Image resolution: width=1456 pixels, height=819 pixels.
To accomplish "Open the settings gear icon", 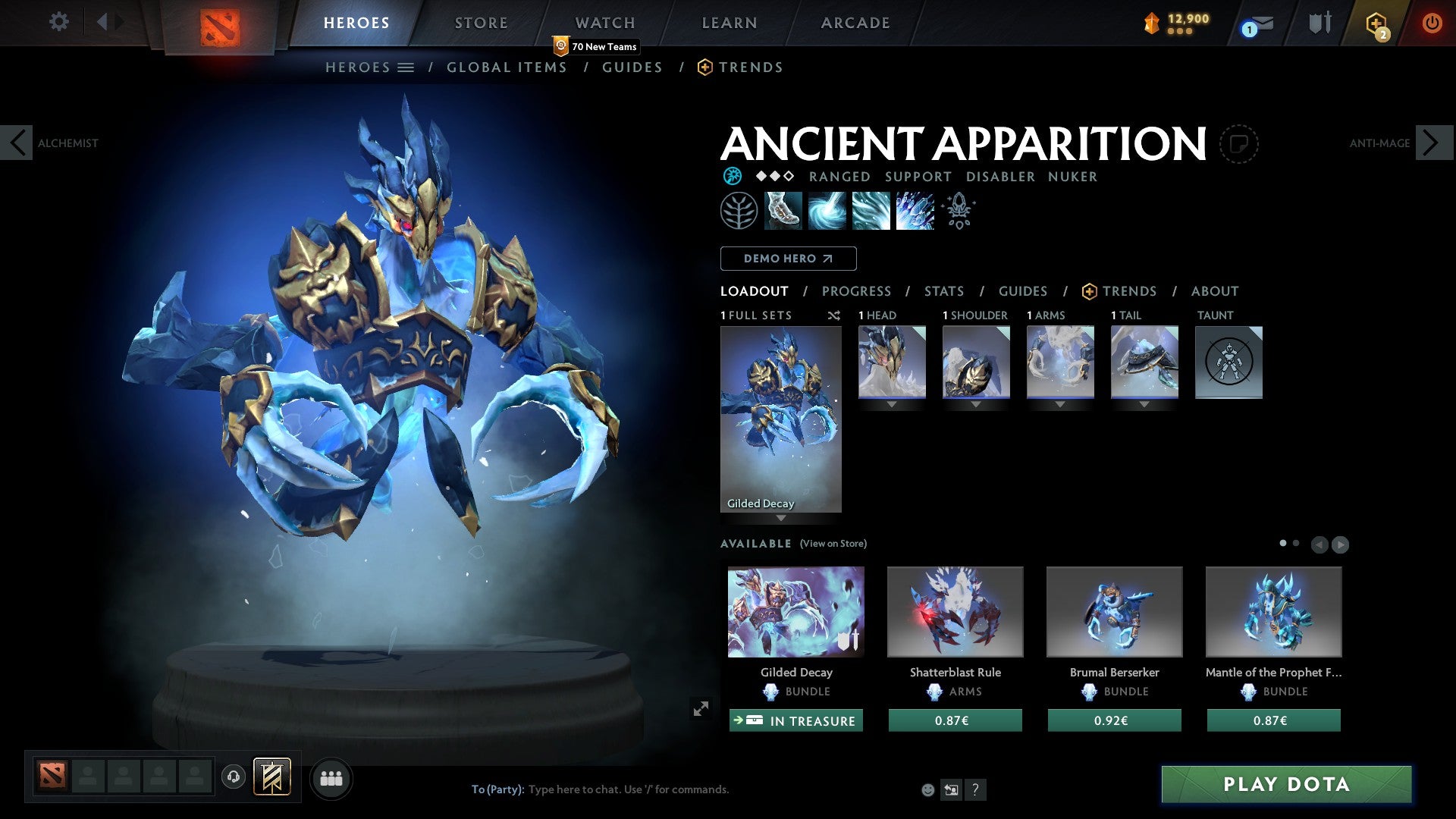I will 58,21.
